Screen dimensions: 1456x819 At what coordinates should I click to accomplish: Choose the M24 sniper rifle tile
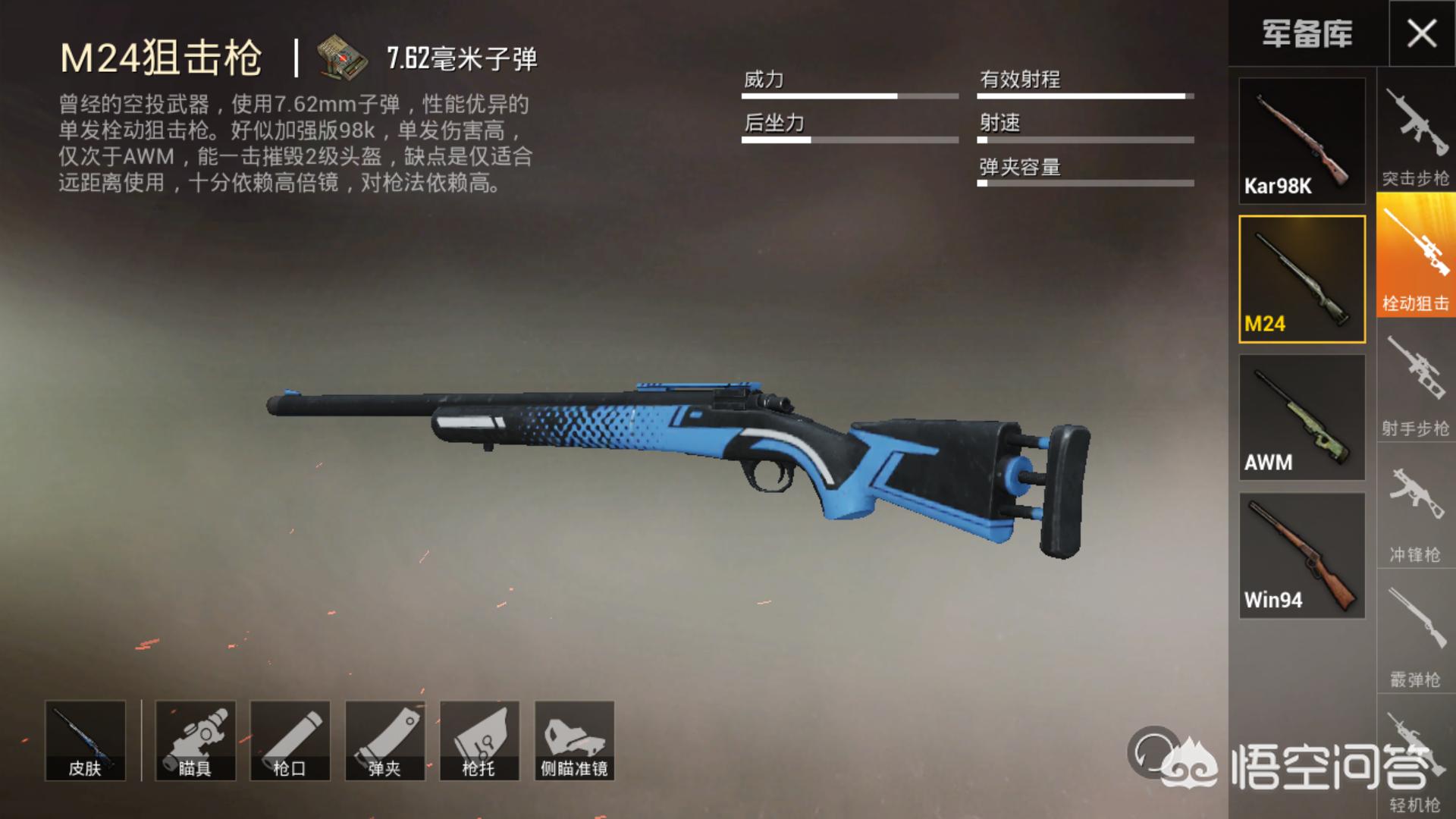(1302, 279)
